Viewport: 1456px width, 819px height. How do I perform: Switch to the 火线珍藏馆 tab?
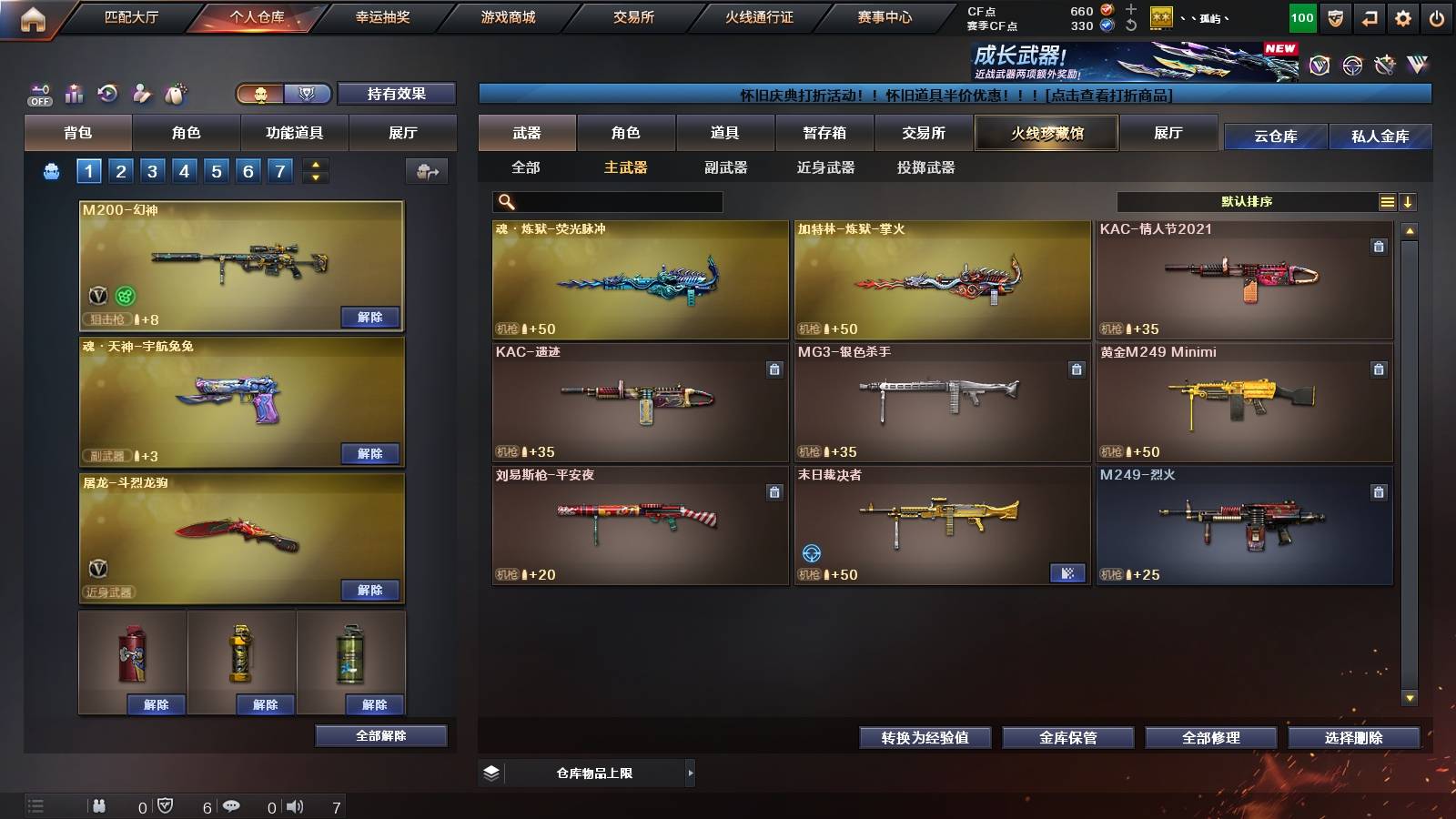pos(1046,133)
